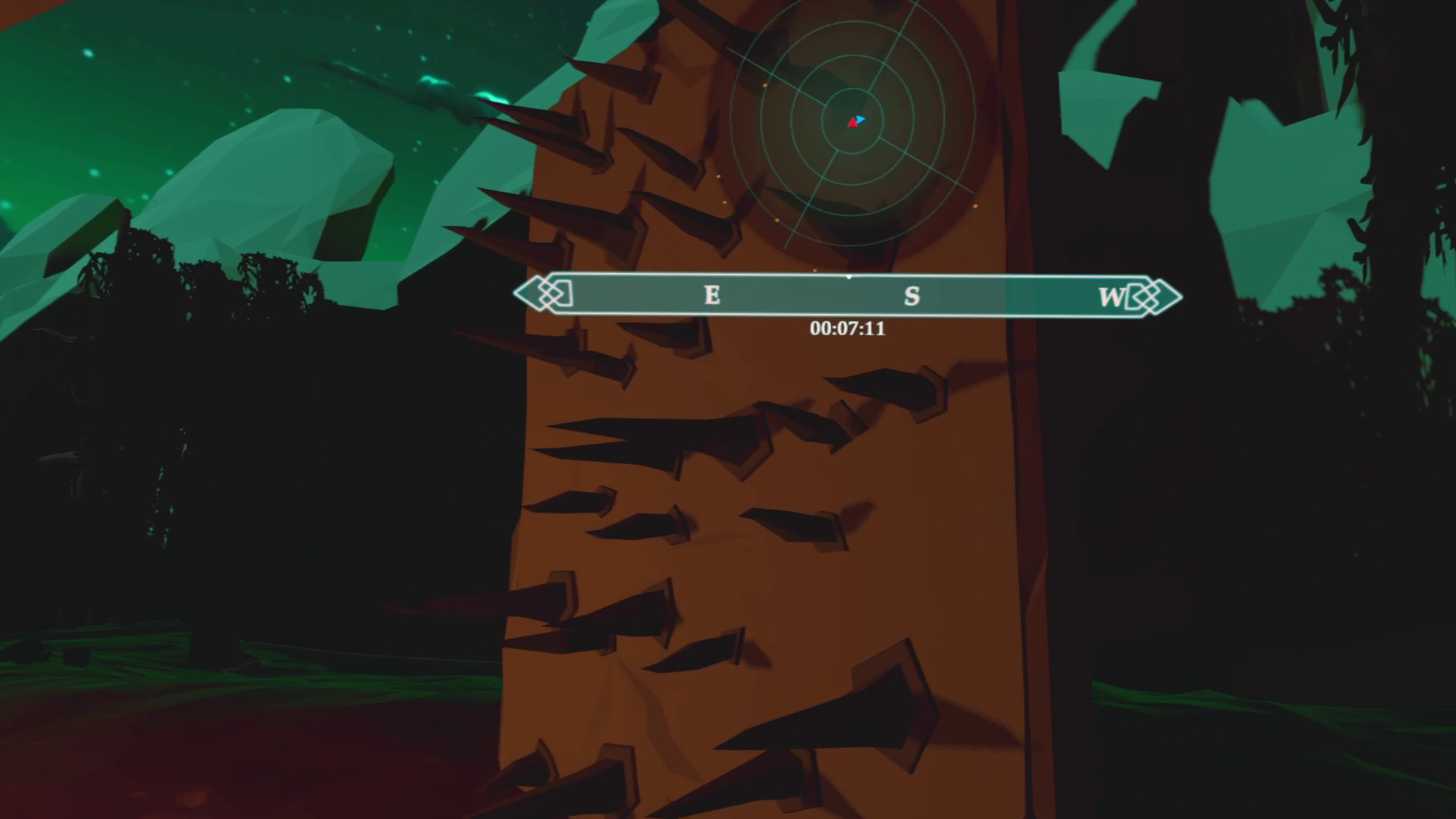Click the red player arrow on the radar
This screenshot has width=1456, height=819.
pyautogui.click(x=853, y=123)
